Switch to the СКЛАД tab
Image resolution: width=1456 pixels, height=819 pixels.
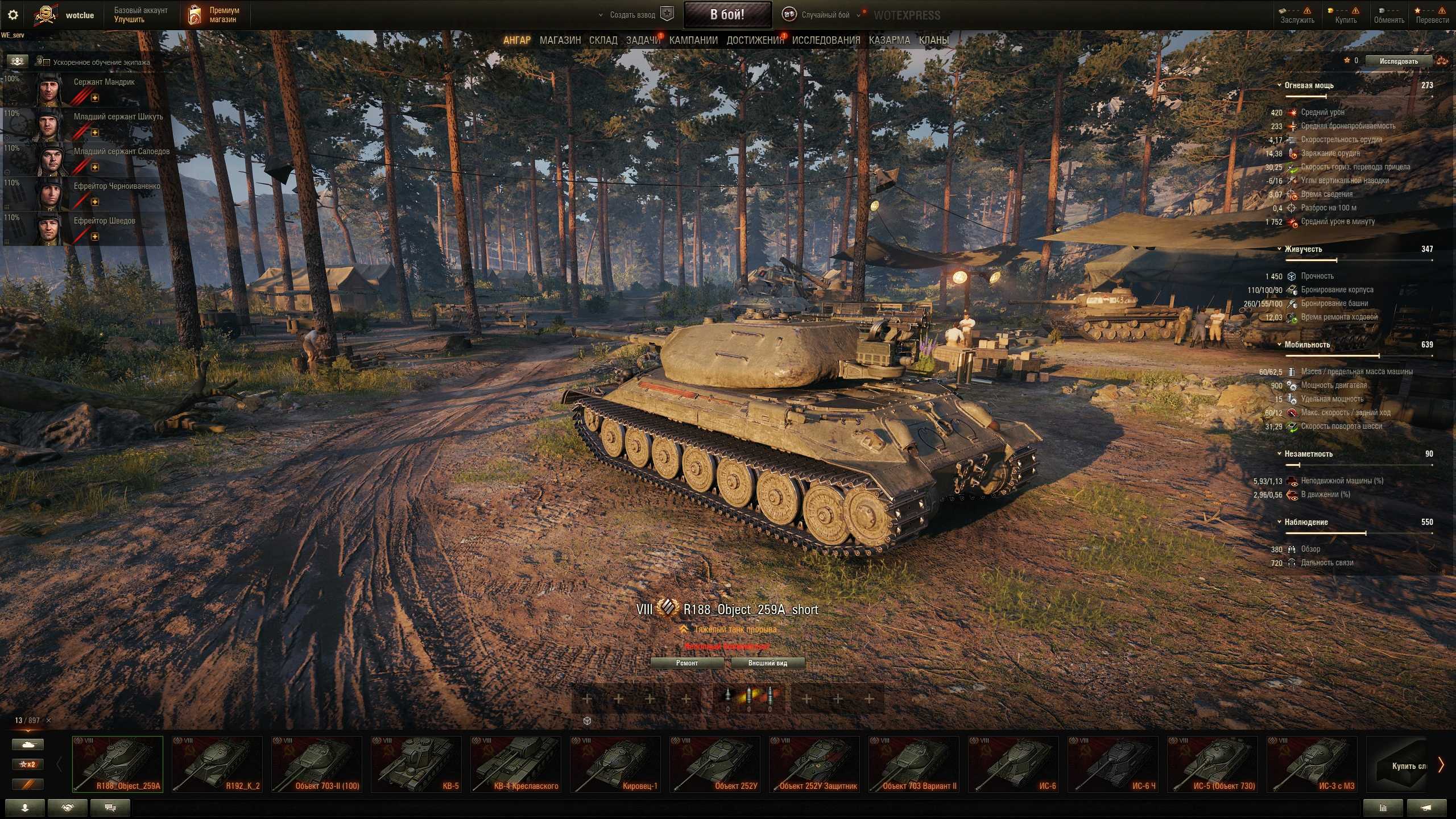tap(603, 40)
